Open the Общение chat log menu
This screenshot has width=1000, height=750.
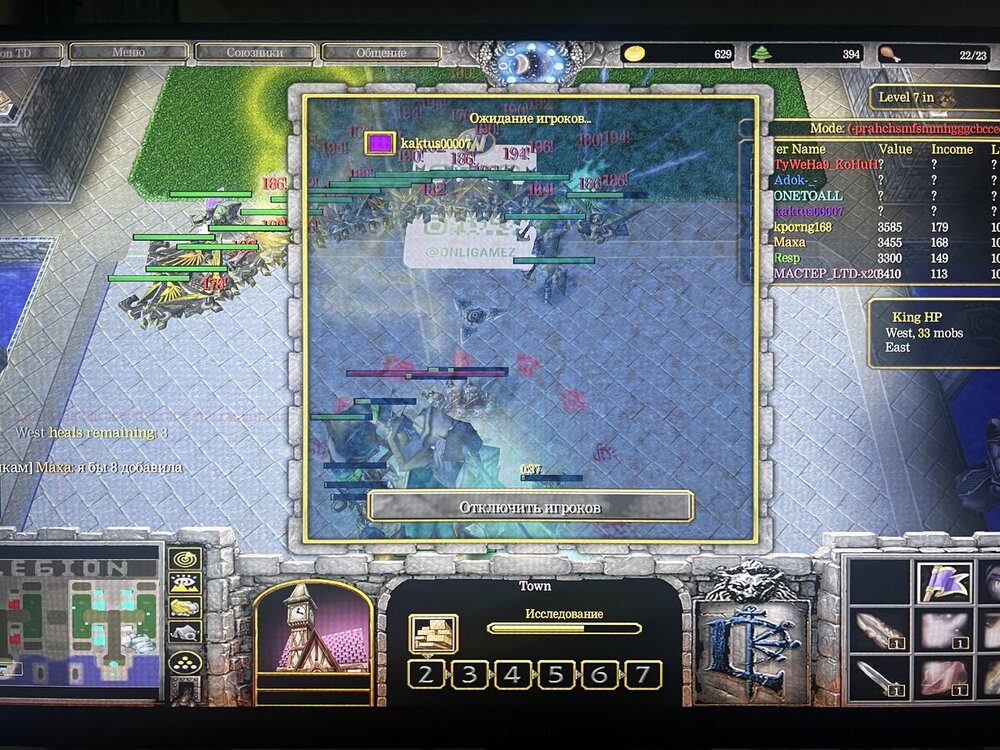[381, 53]
